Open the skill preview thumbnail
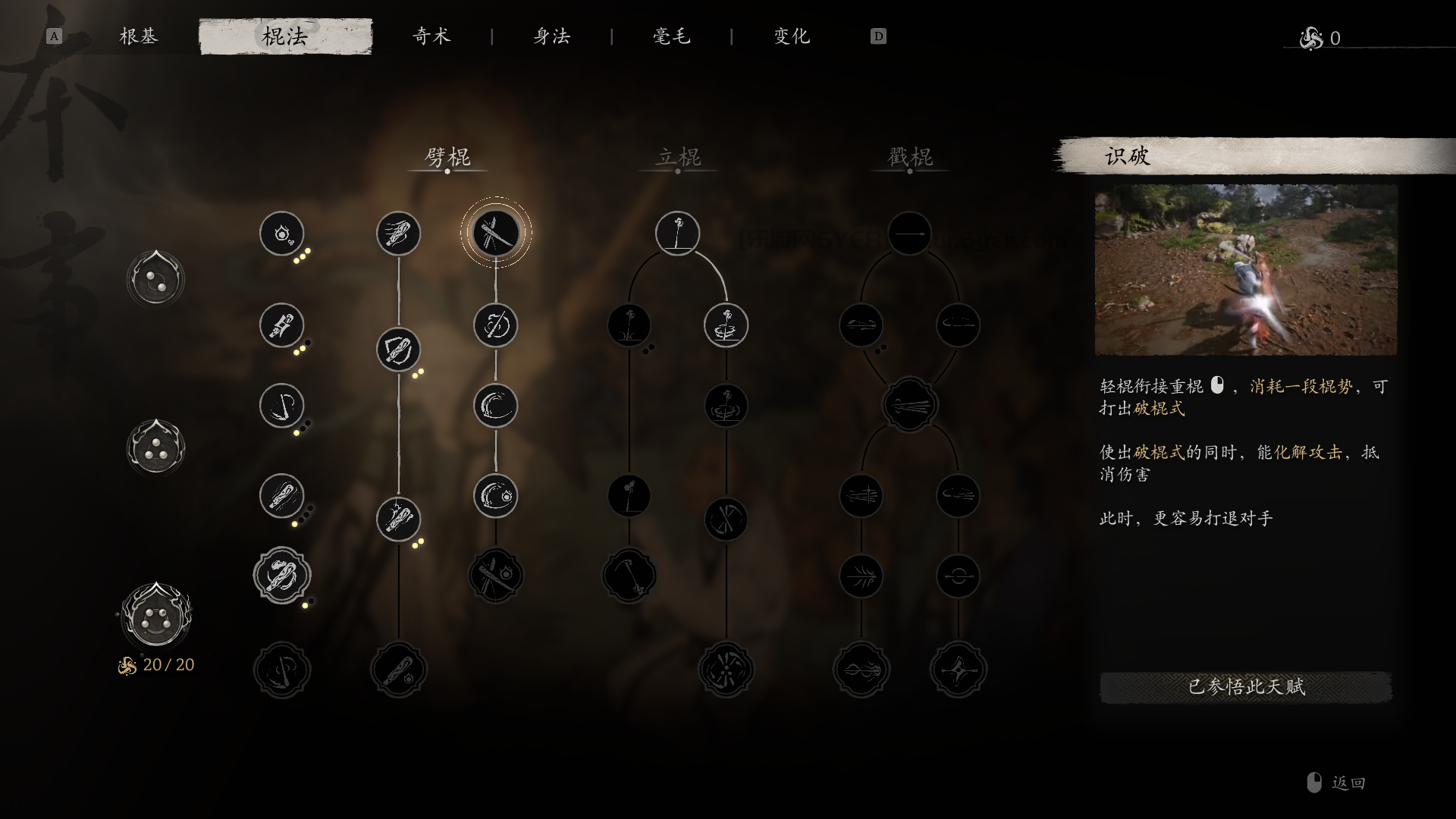The width and height of the screenshot is (1456, 819). [x=1245, y=270]
